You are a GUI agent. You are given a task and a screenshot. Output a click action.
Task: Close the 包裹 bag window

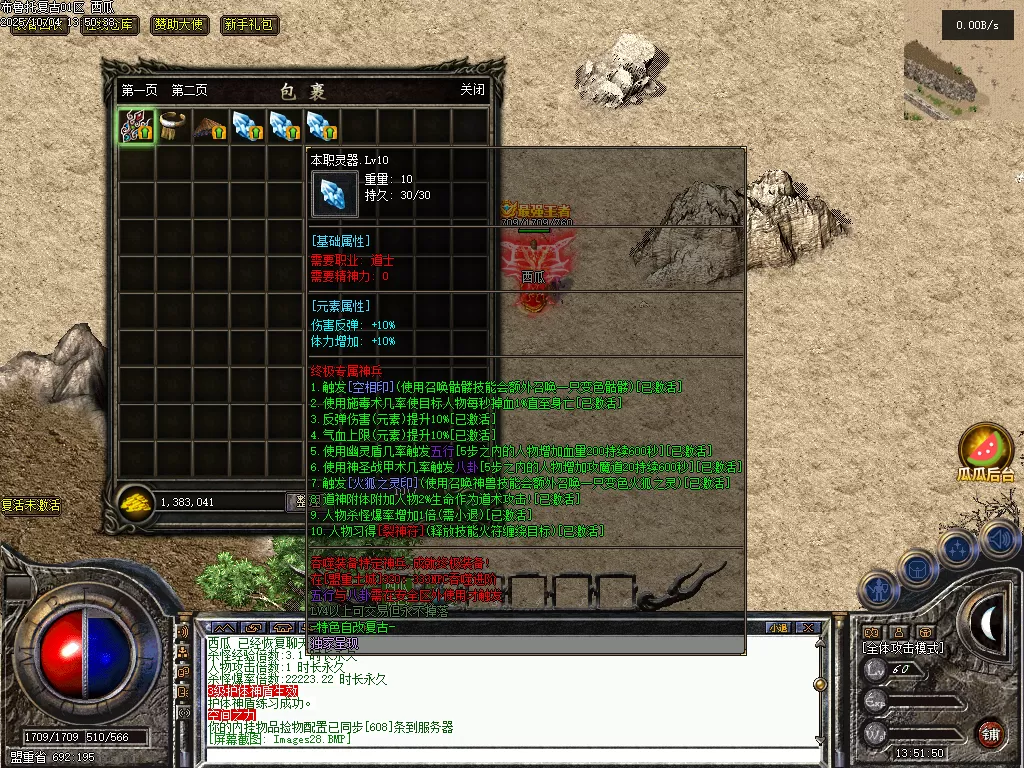click(472, 90)
